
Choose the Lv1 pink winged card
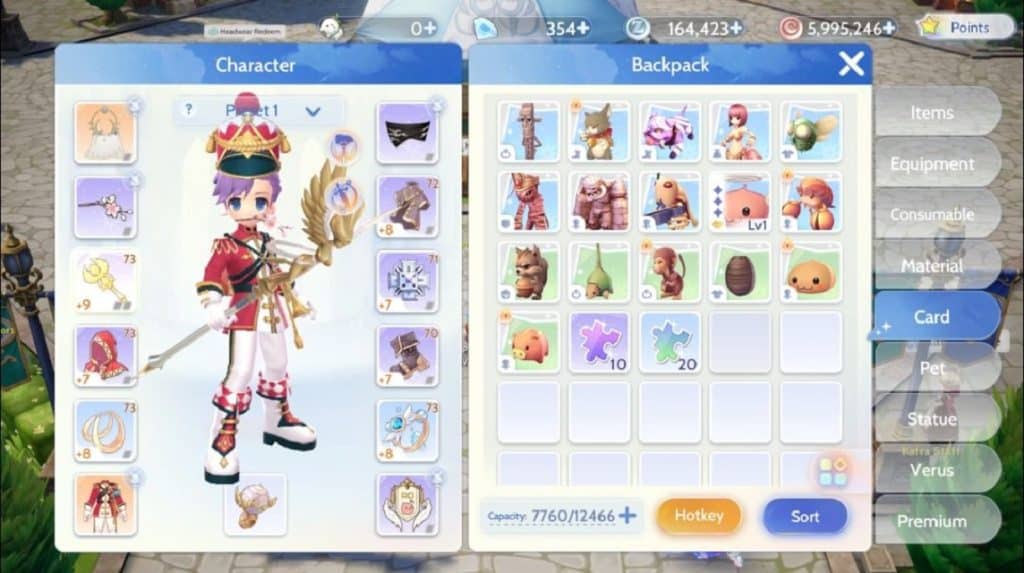(740, 201)
